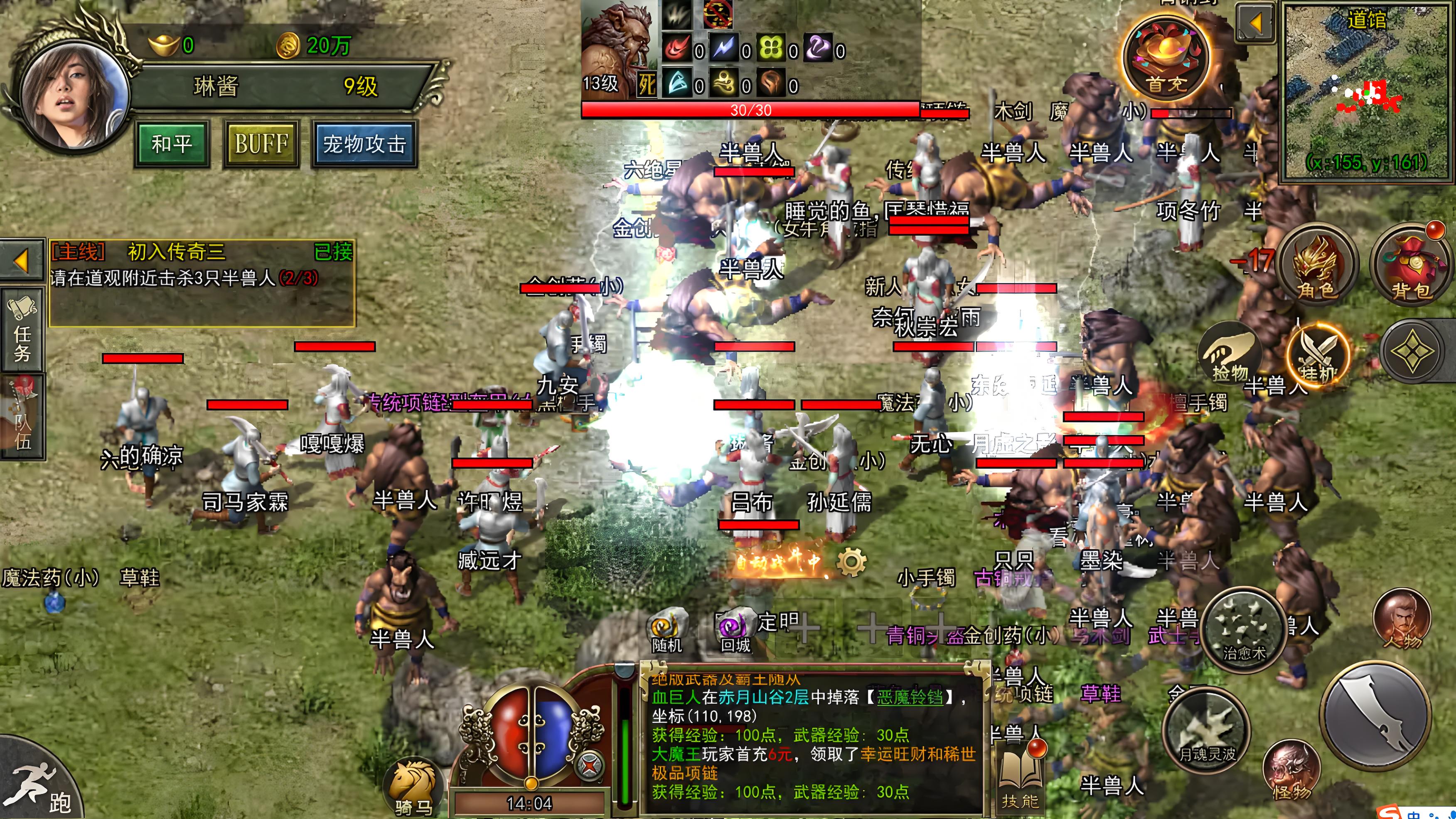This screenshot has width=1456, height=819.
Task: Use the 回城 return to town scroll
Action: (x=735, y=631)
